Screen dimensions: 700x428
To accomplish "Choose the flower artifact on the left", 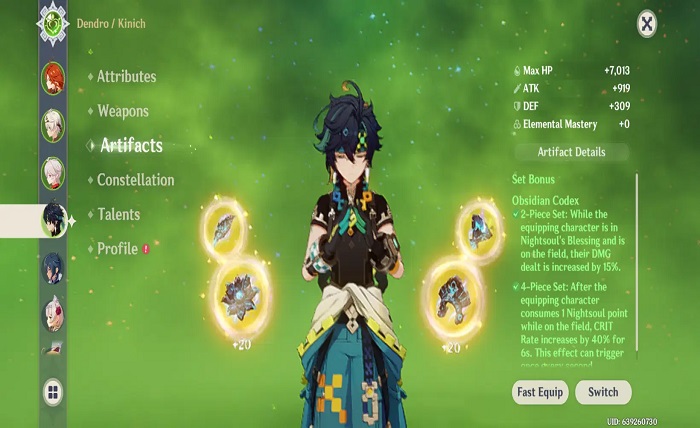I will (x=239, y=295).
